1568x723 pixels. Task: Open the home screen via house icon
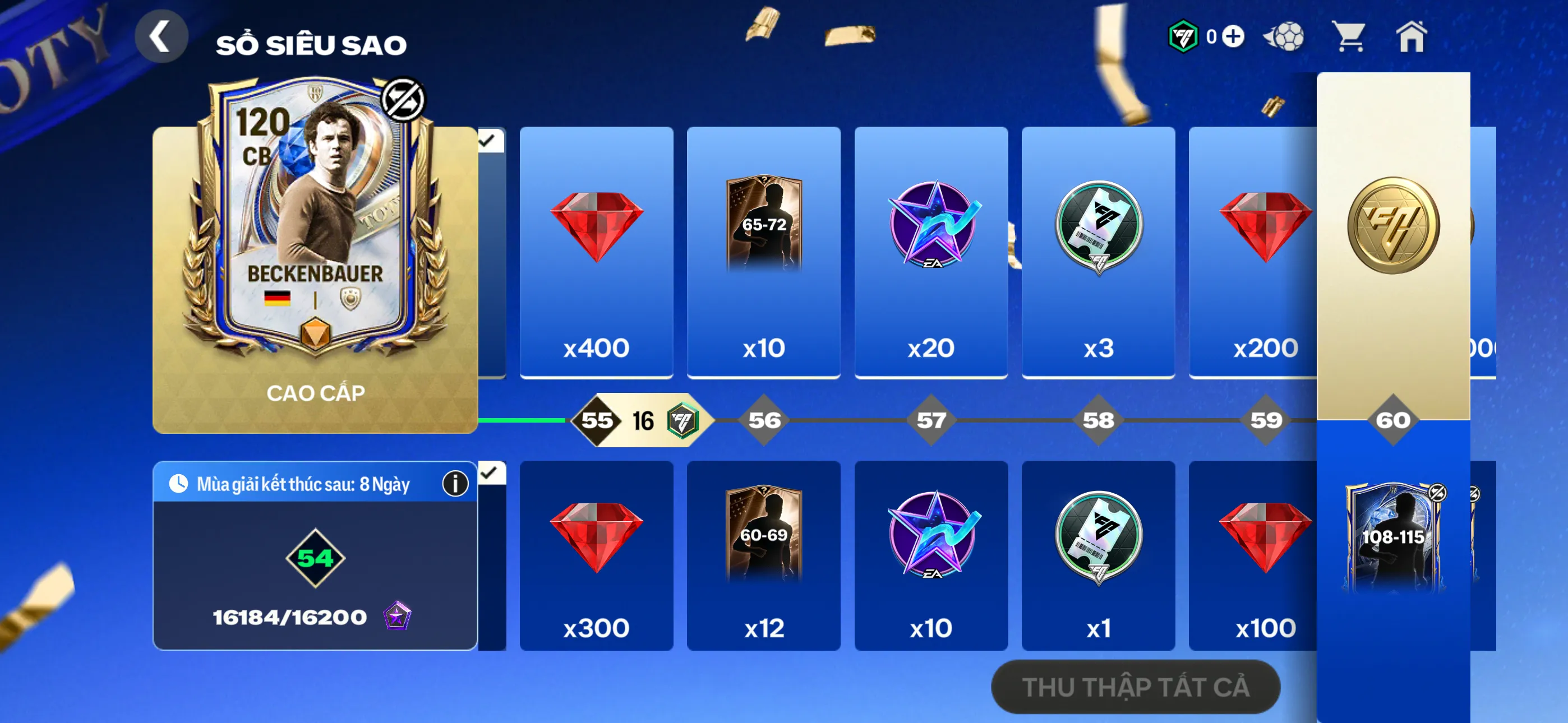[1412, 38]
